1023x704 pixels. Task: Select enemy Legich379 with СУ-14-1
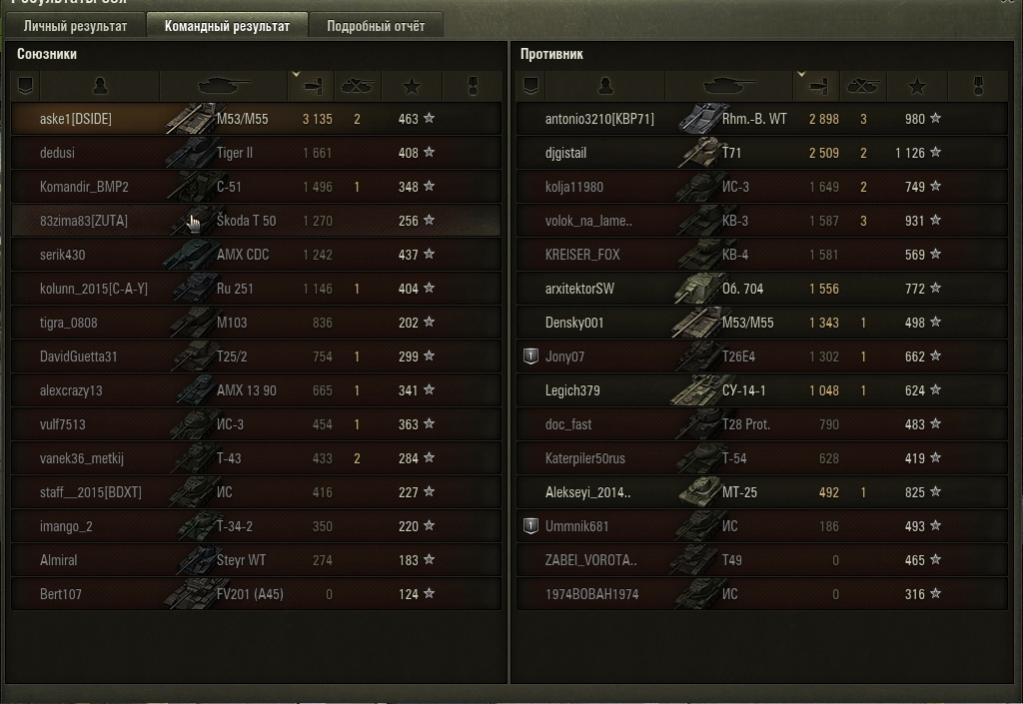pos(760,391)
